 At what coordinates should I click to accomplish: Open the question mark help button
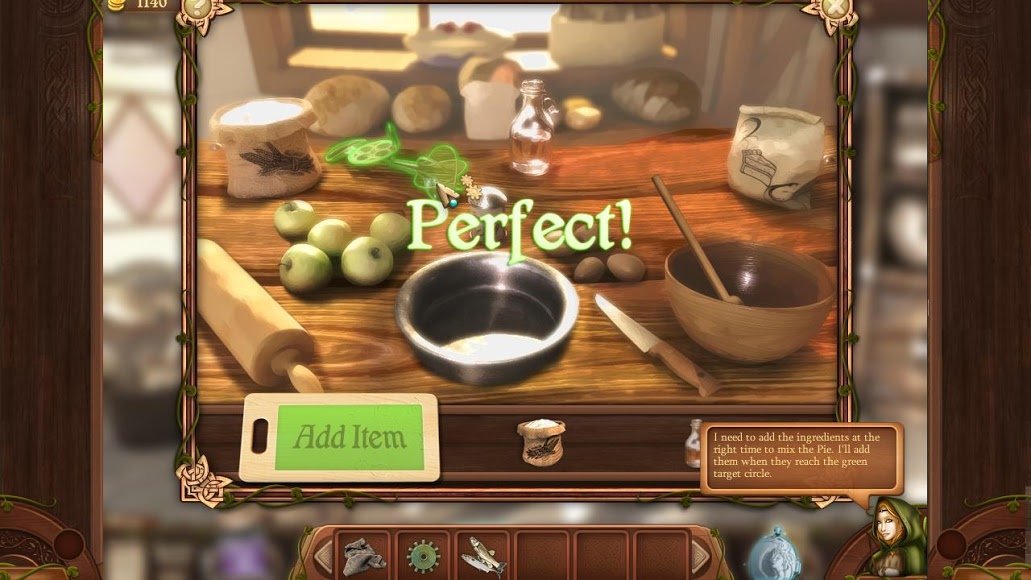click(197, 8)
